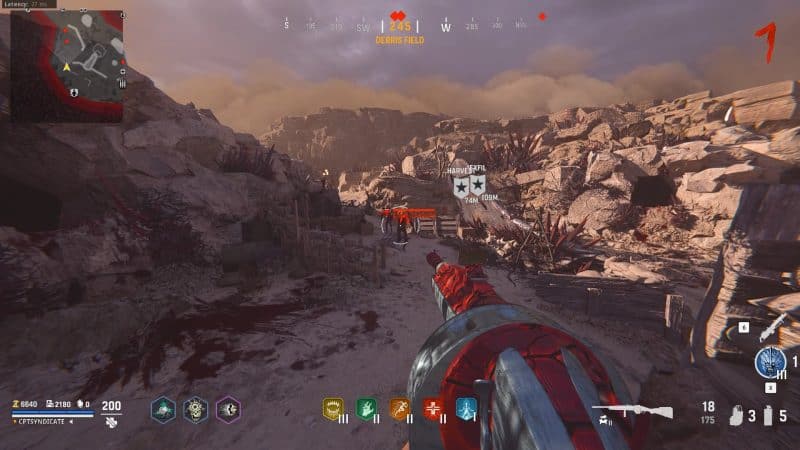Image resolution: width=800 pixels, height=450 pixels.
Task: Select the purple hexagonal icon
Action: (x=229, y=408)
